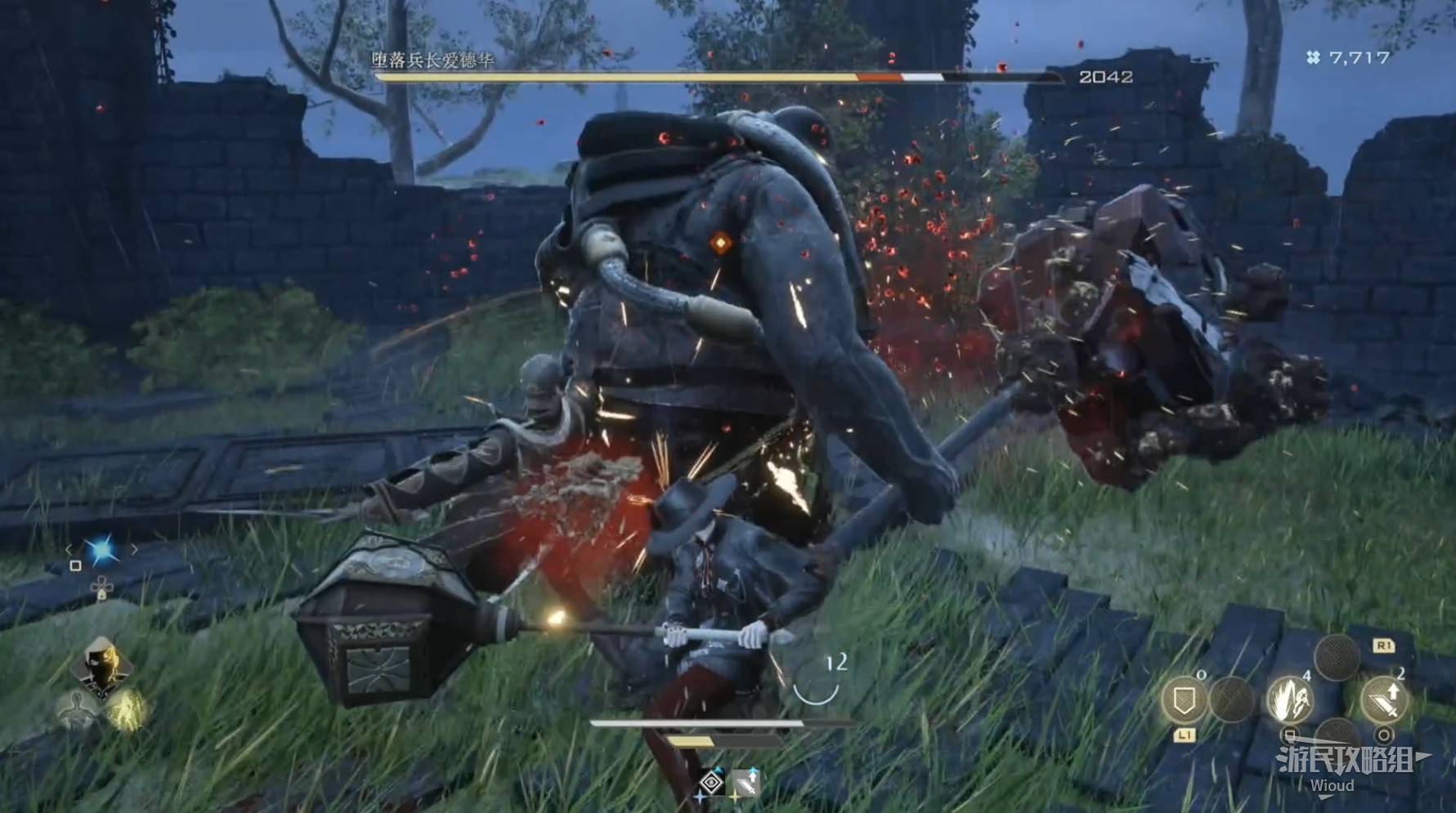This screenshot has width=1456, height=813.
Task: Inspect the sword attack-up buff icon
Action: pyautogui.click(x=744, y=782)
